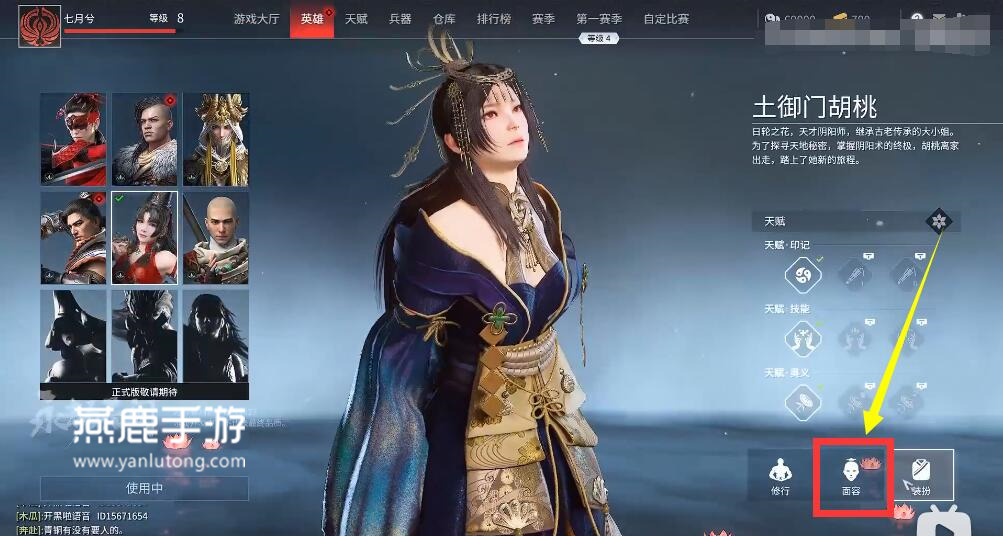
Task: Go to the 仓库 storage tab
Action: pos(445,19)
